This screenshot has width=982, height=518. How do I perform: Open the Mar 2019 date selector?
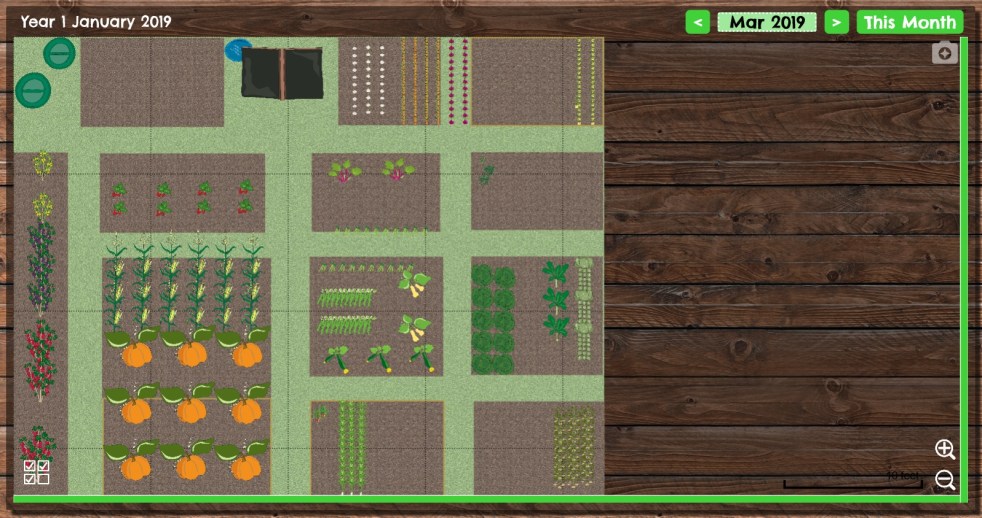click(767, 22)
